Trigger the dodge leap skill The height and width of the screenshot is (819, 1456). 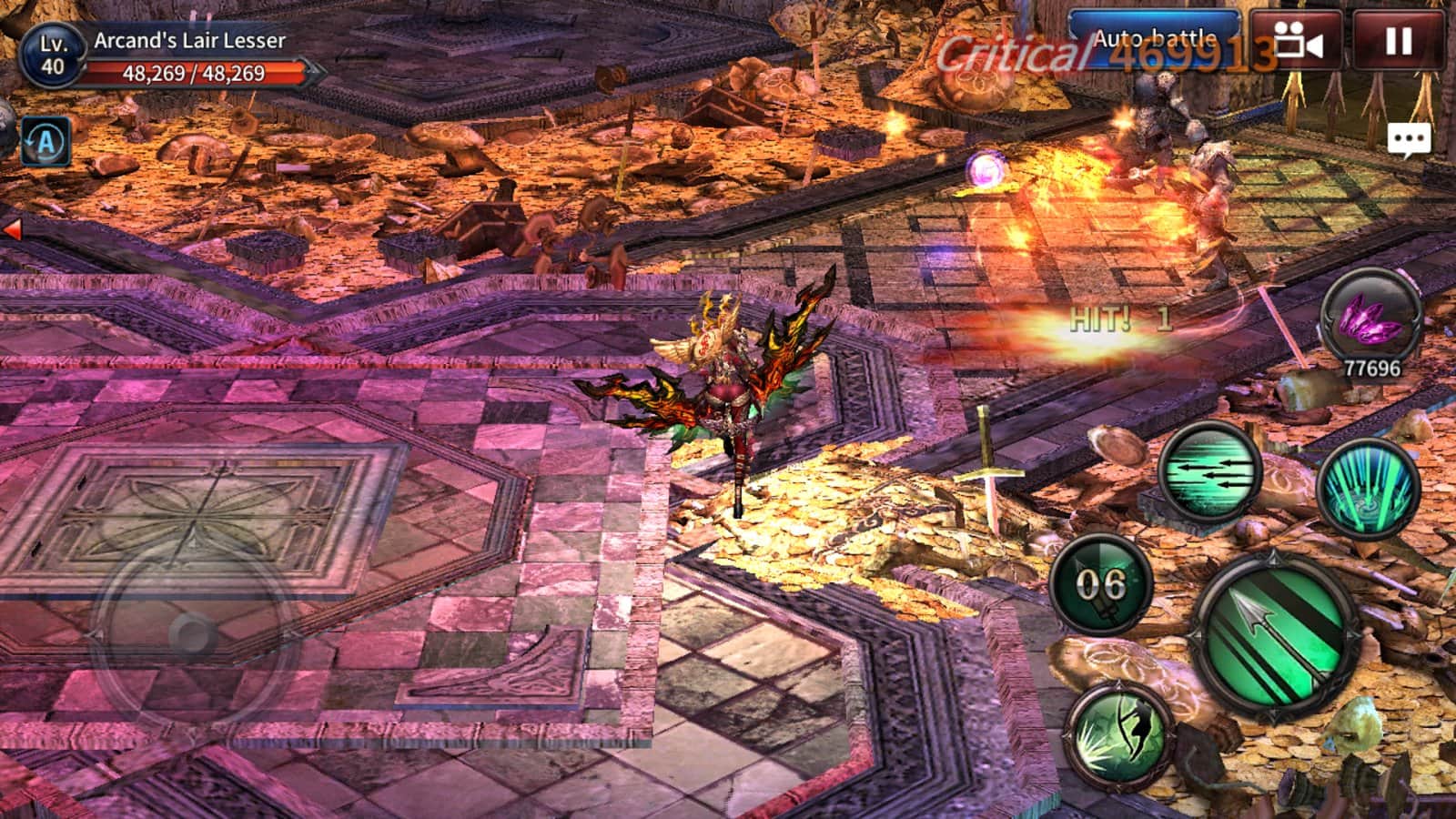point(1120,732)
